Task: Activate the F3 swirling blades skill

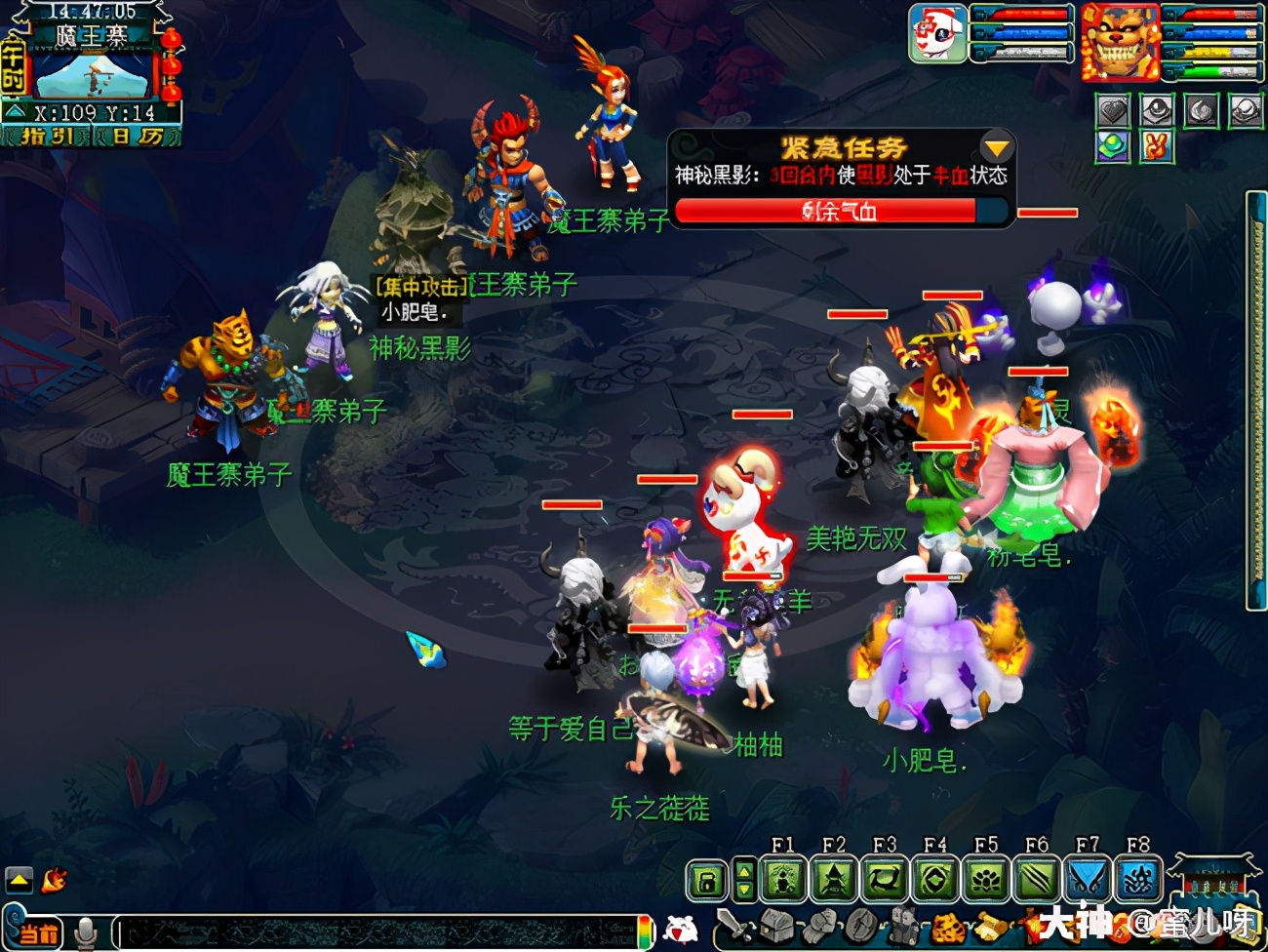Action: click(x=885, y=881)
